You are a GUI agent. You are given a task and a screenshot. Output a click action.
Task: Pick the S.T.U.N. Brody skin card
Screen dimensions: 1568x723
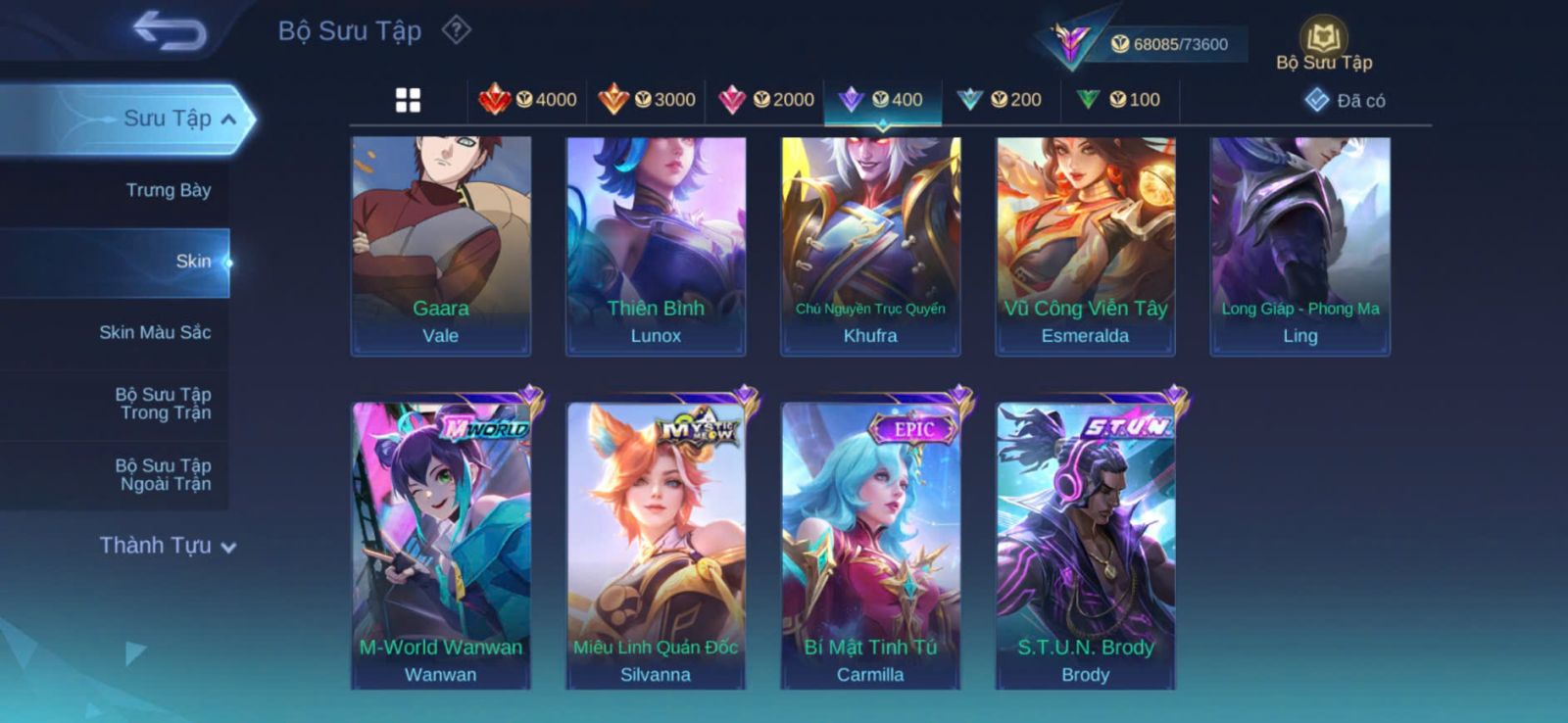[x=1085, y=544]
